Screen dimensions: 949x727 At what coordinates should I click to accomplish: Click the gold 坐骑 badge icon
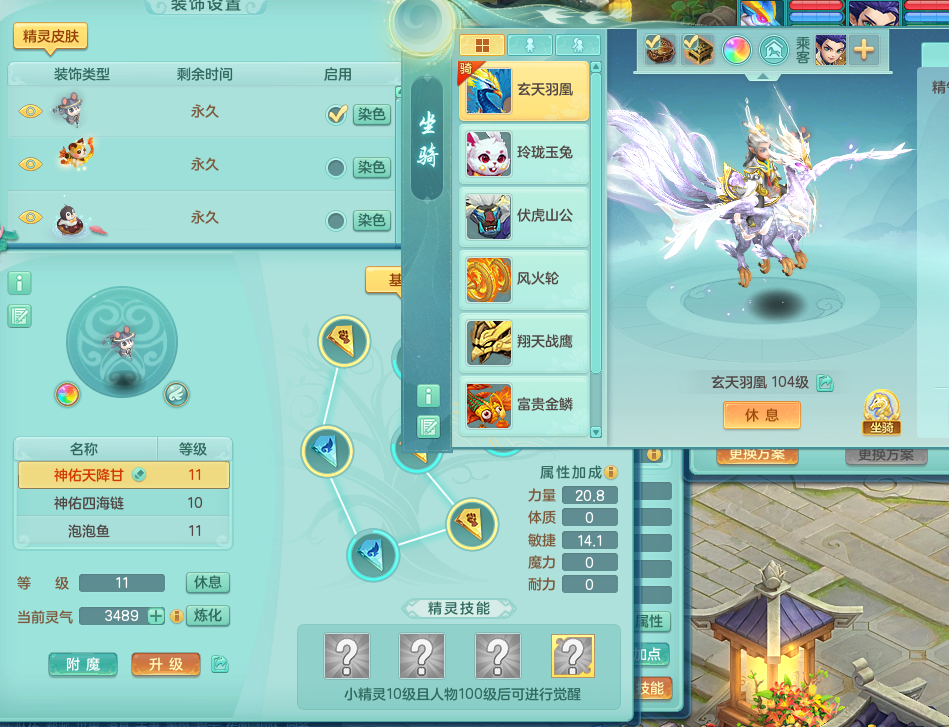point(881,410)
